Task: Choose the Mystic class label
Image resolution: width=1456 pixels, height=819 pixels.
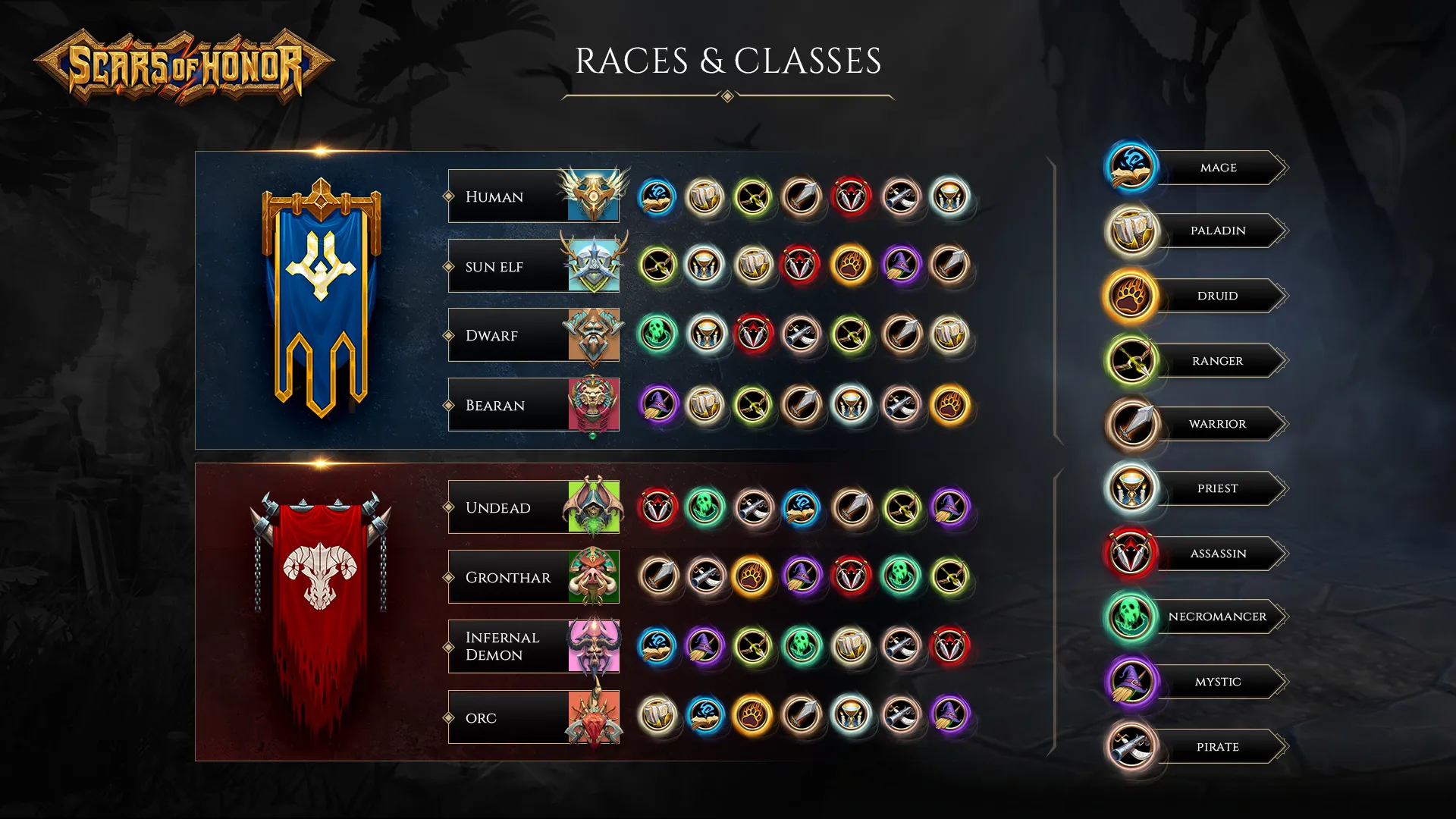Action: pos(1218,682)
